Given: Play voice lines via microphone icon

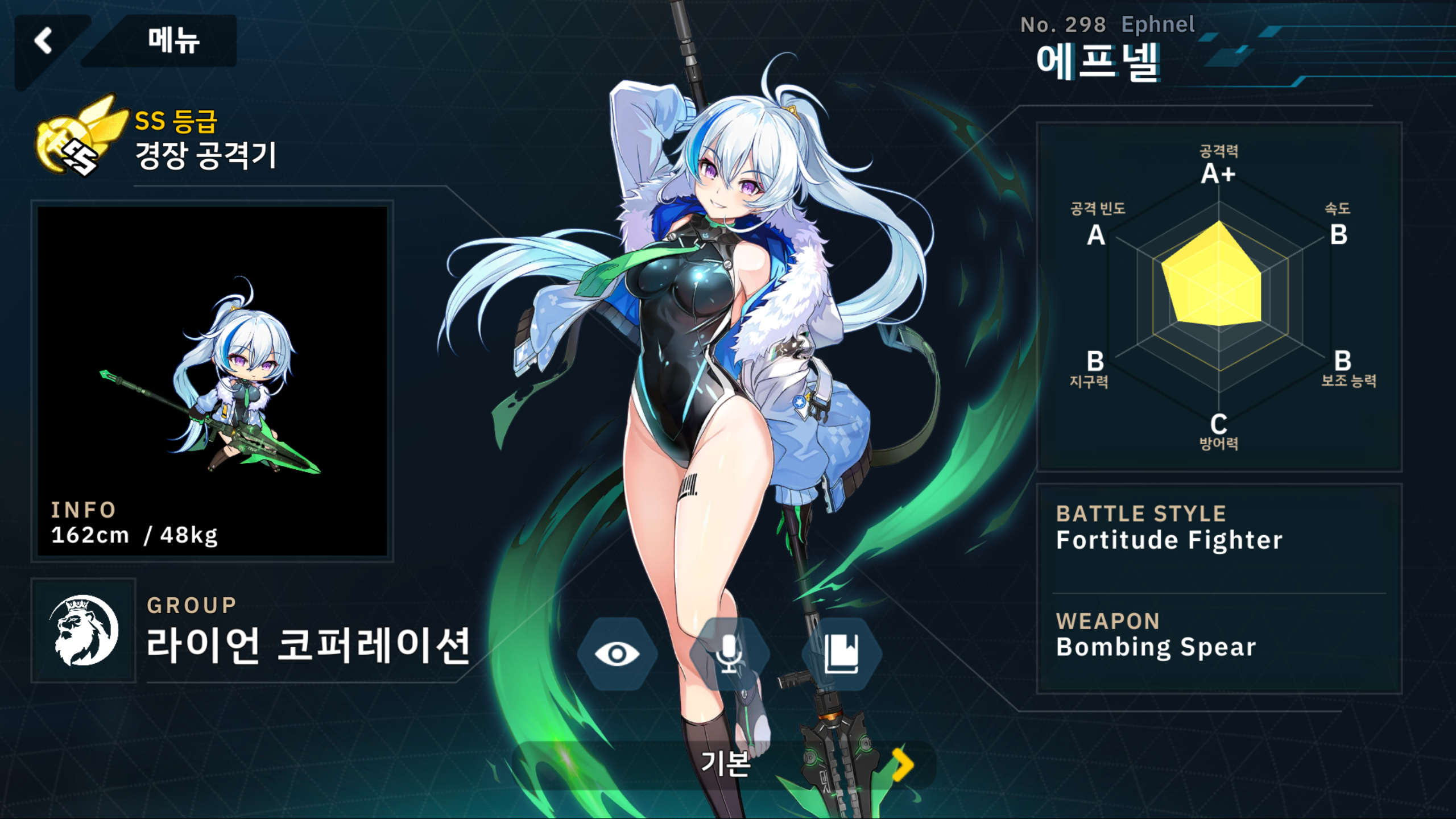Looking at the screenshot, I should (729, 654).
